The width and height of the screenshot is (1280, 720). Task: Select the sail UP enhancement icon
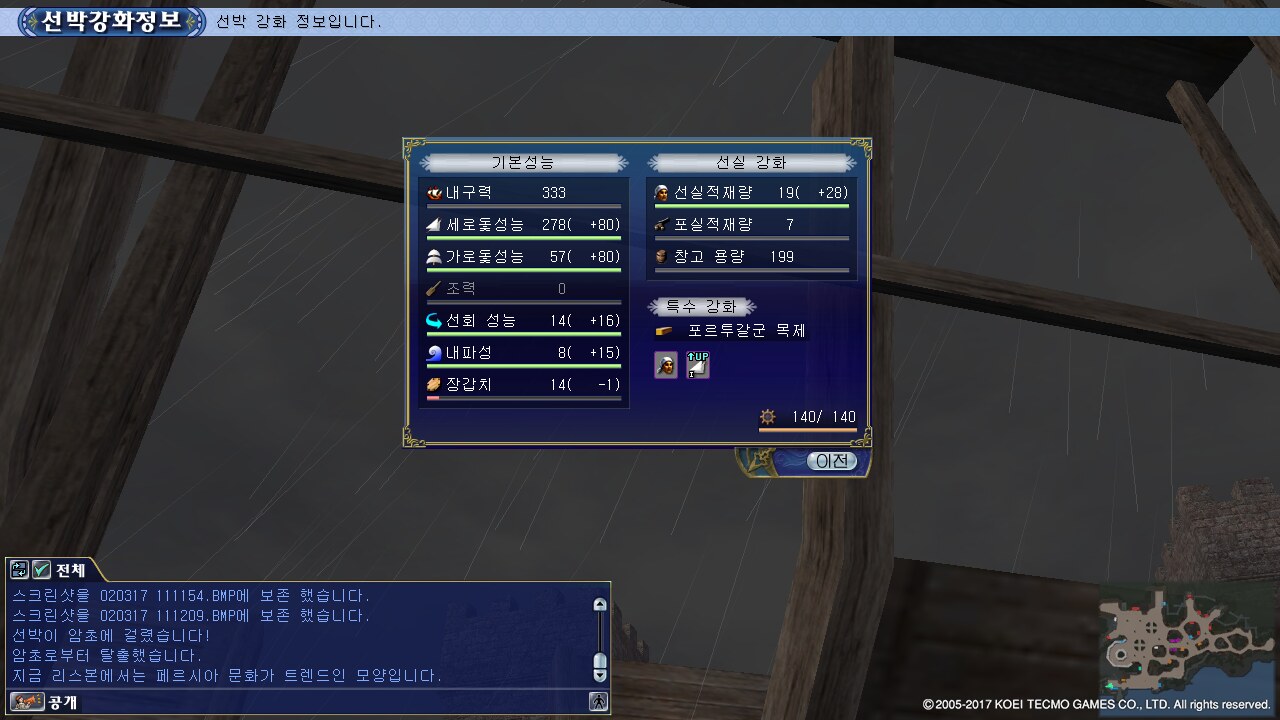tap(697, 365)
